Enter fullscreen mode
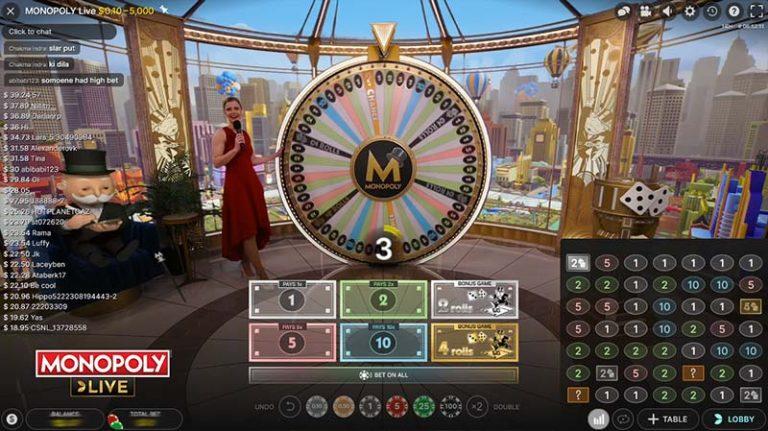 pyautogui.click(x=756, y=12)
